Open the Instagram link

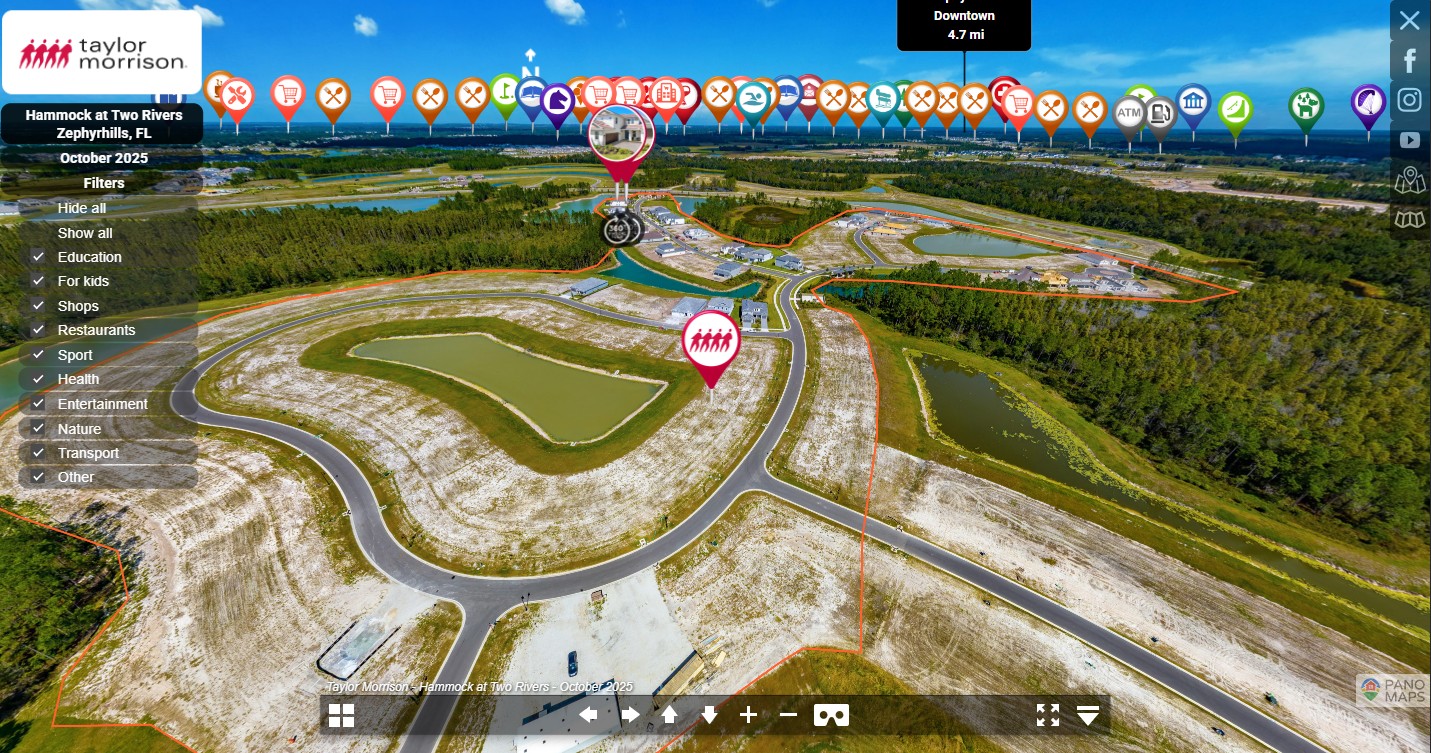point(1410,100)
